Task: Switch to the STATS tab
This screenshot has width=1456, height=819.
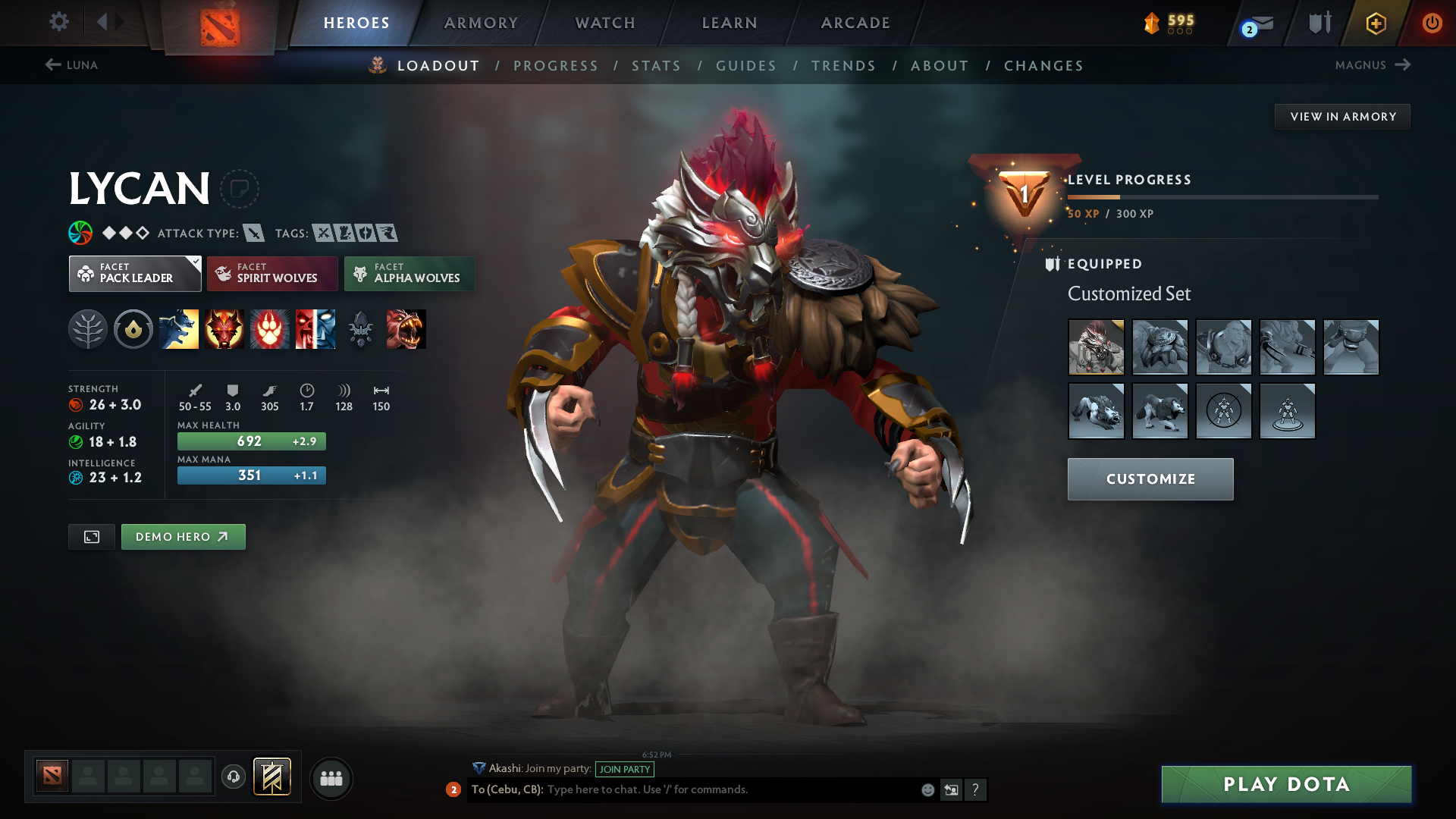Action: click(x=656, y=65)
